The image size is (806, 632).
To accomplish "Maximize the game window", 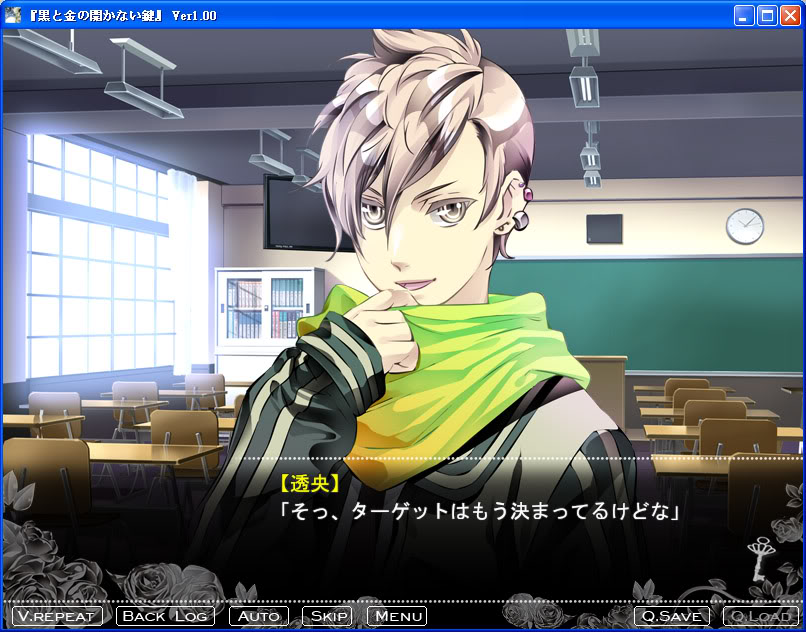I will pyautogui.click(x=767, y=15).
